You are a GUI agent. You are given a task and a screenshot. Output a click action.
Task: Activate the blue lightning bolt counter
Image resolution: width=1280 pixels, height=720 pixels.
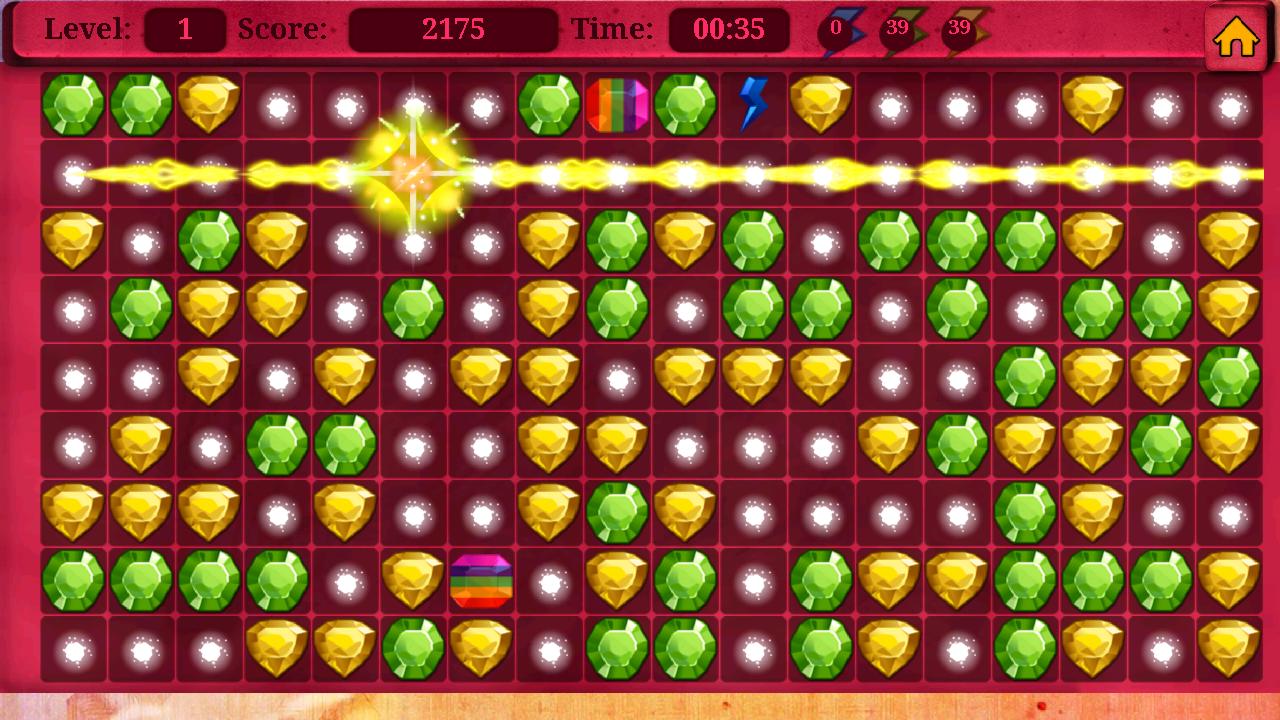click(x=835, y=28)
